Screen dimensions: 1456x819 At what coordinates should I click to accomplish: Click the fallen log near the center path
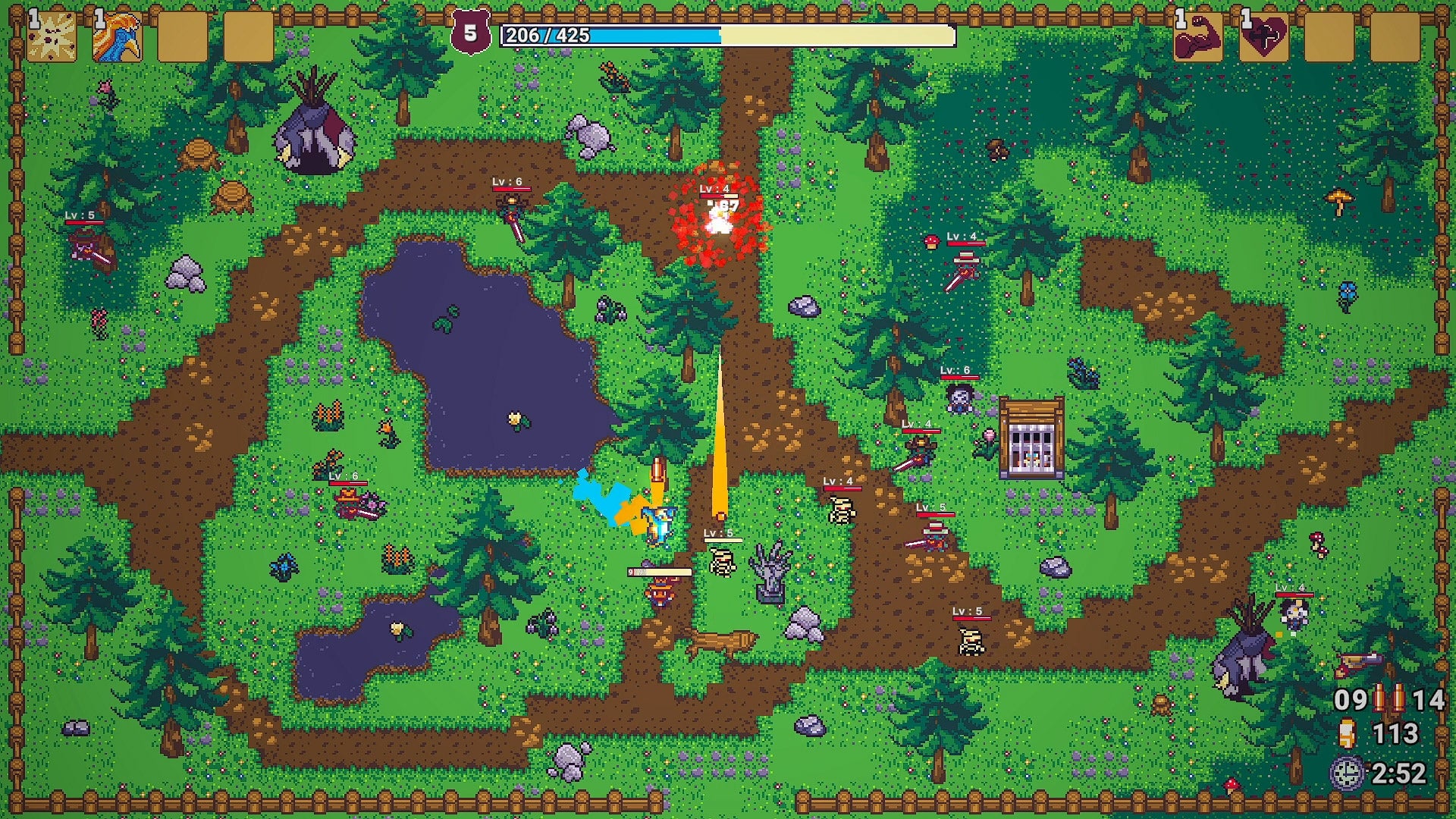coord(720,641)
